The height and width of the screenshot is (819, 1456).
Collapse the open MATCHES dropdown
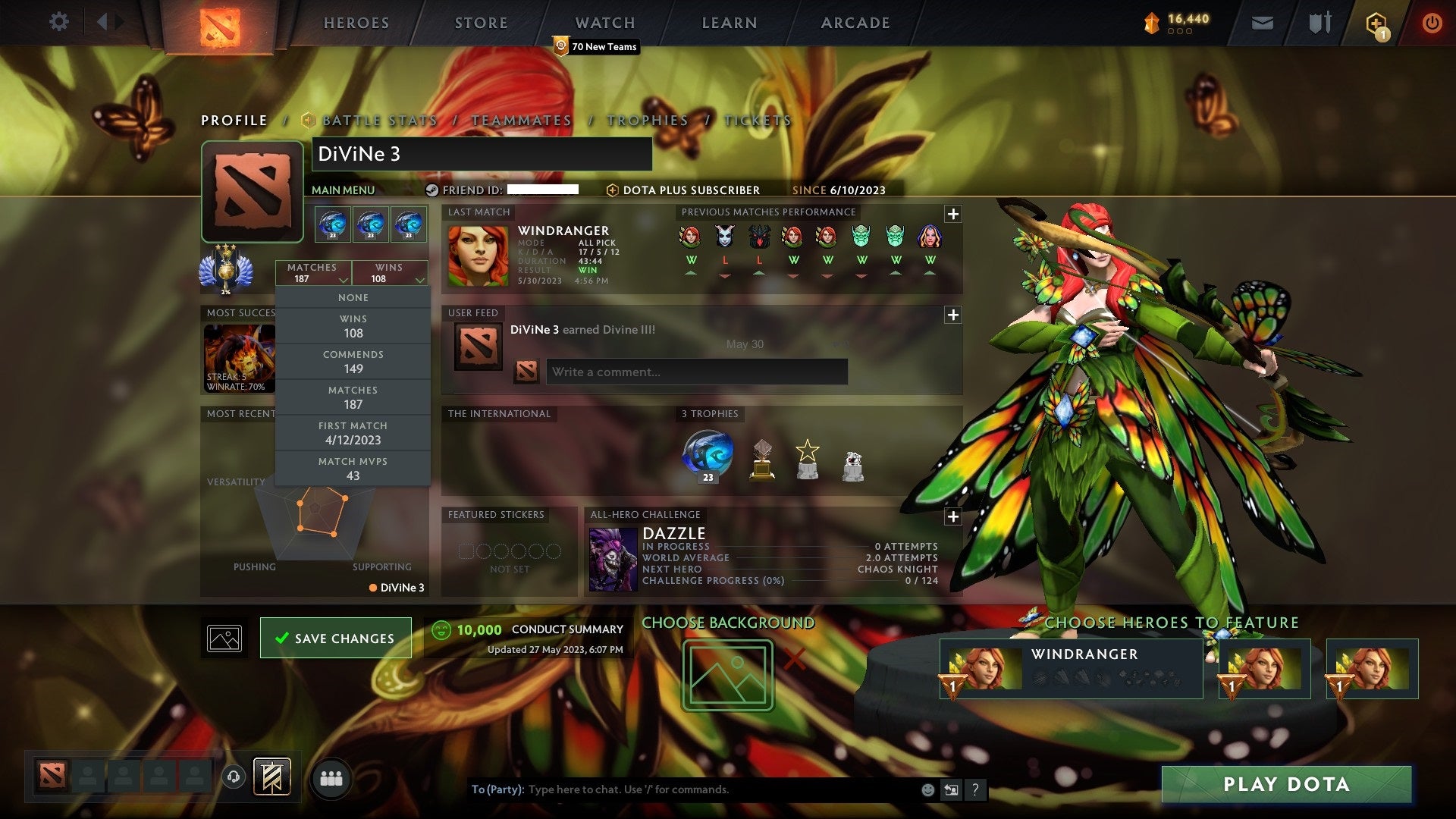click(x=313, y=273)
